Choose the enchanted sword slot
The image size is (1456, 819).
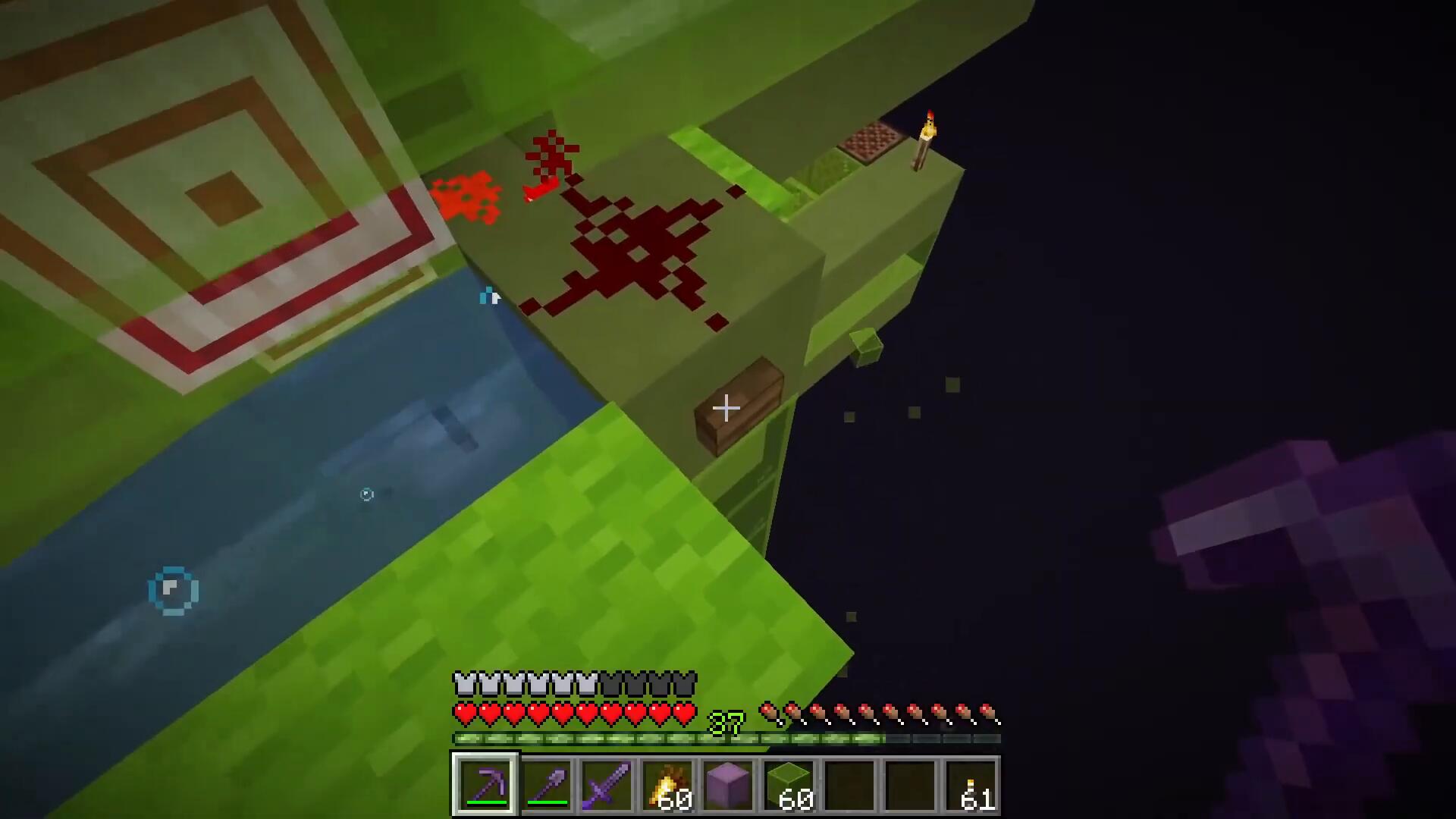point(607,785)
